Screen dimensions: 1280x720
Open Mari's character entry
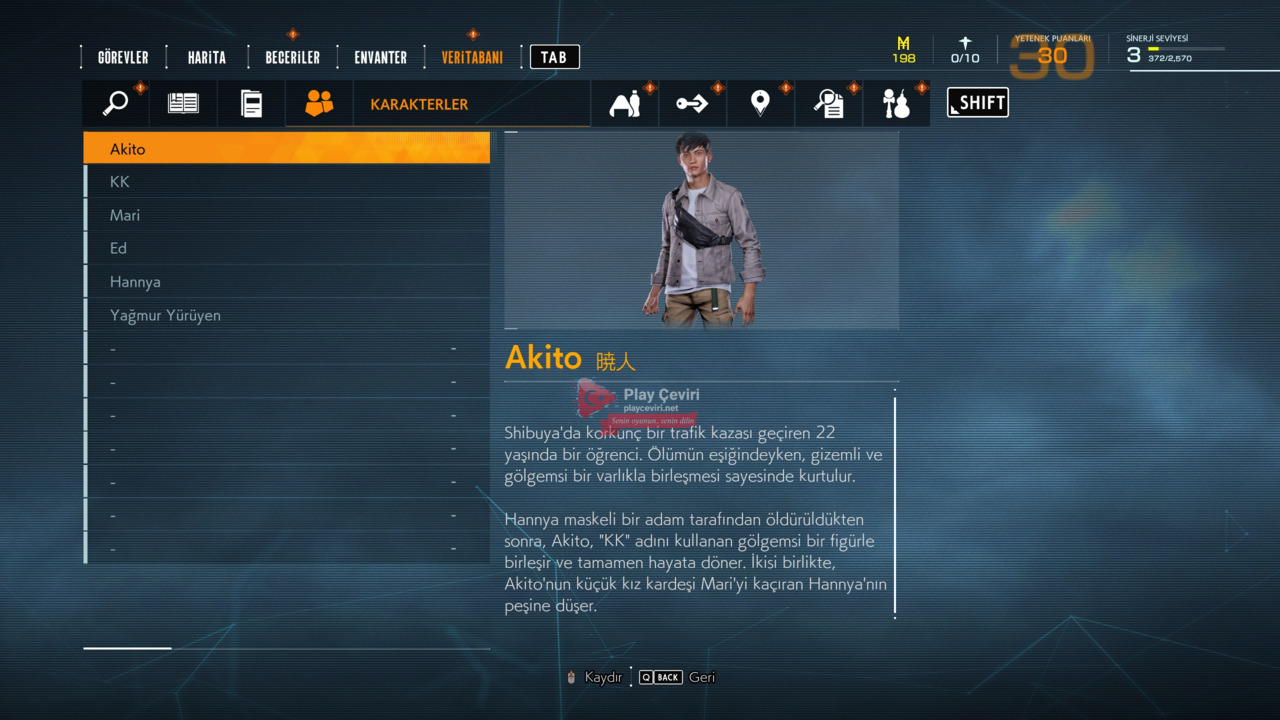pyautogui.click(x=287, y=215)
